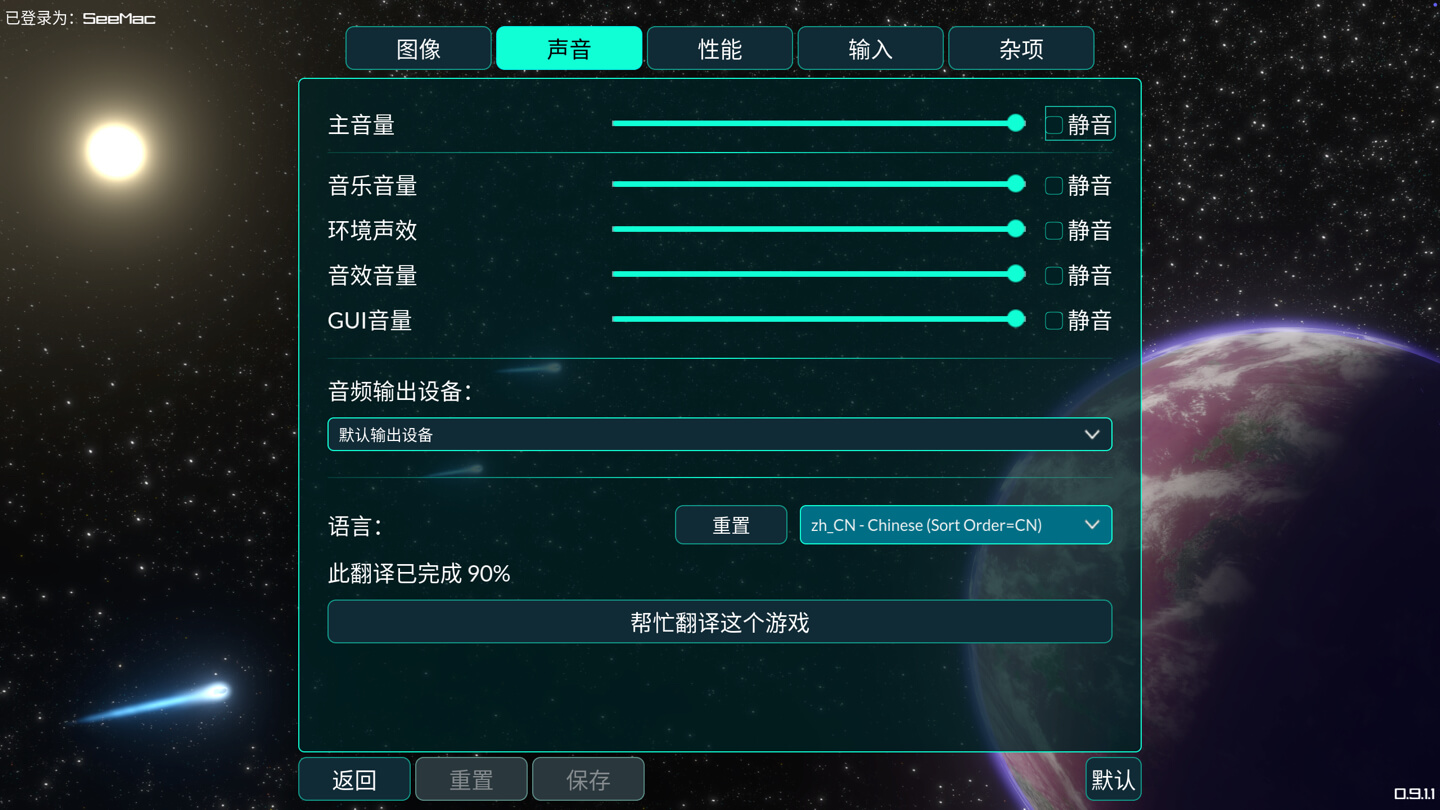1440x810 pixels.
Task: Return with the 返回 button
Action: point(354,780)
